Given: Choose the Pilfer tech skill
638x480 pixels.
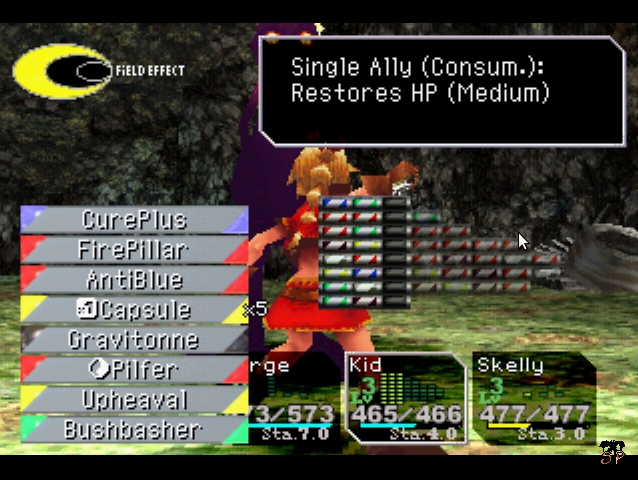Looking at the screenshot, I should coord(134,369).
